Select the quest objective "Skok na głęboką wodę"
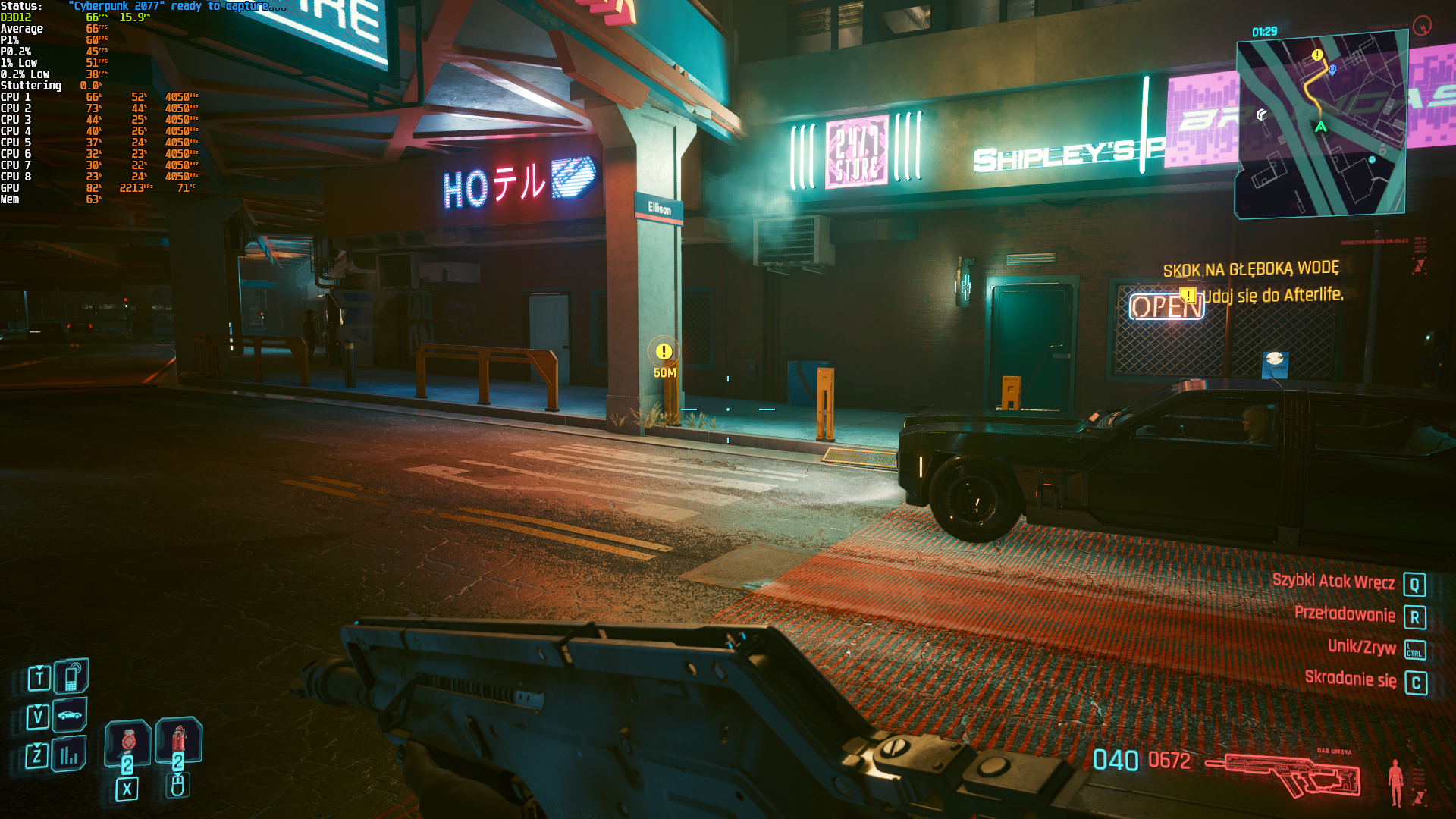 coord(1250,269)
